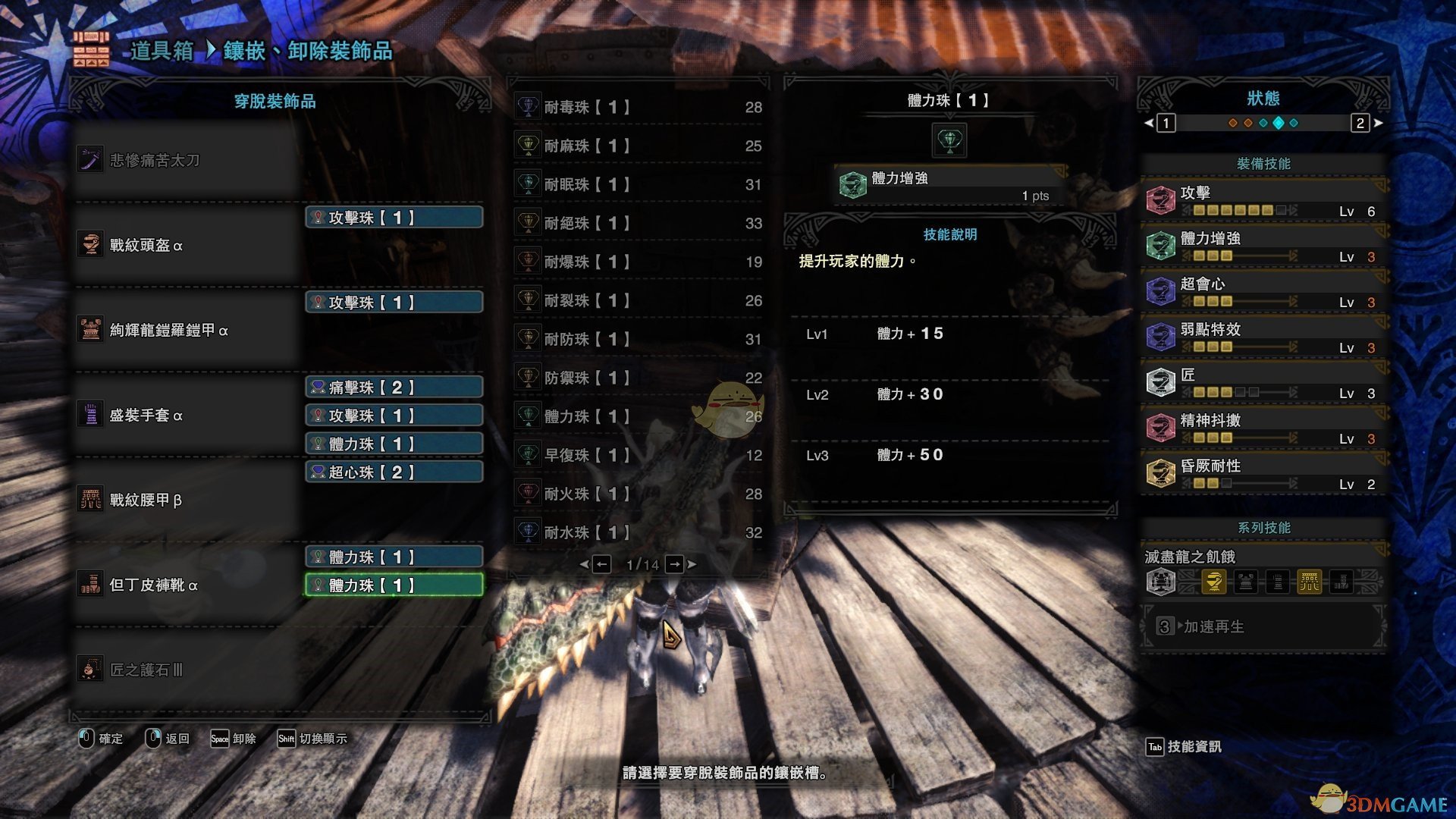1456x819 pixels.
Task: Go to previous decoration list page
Action: (x=601, y=564)
